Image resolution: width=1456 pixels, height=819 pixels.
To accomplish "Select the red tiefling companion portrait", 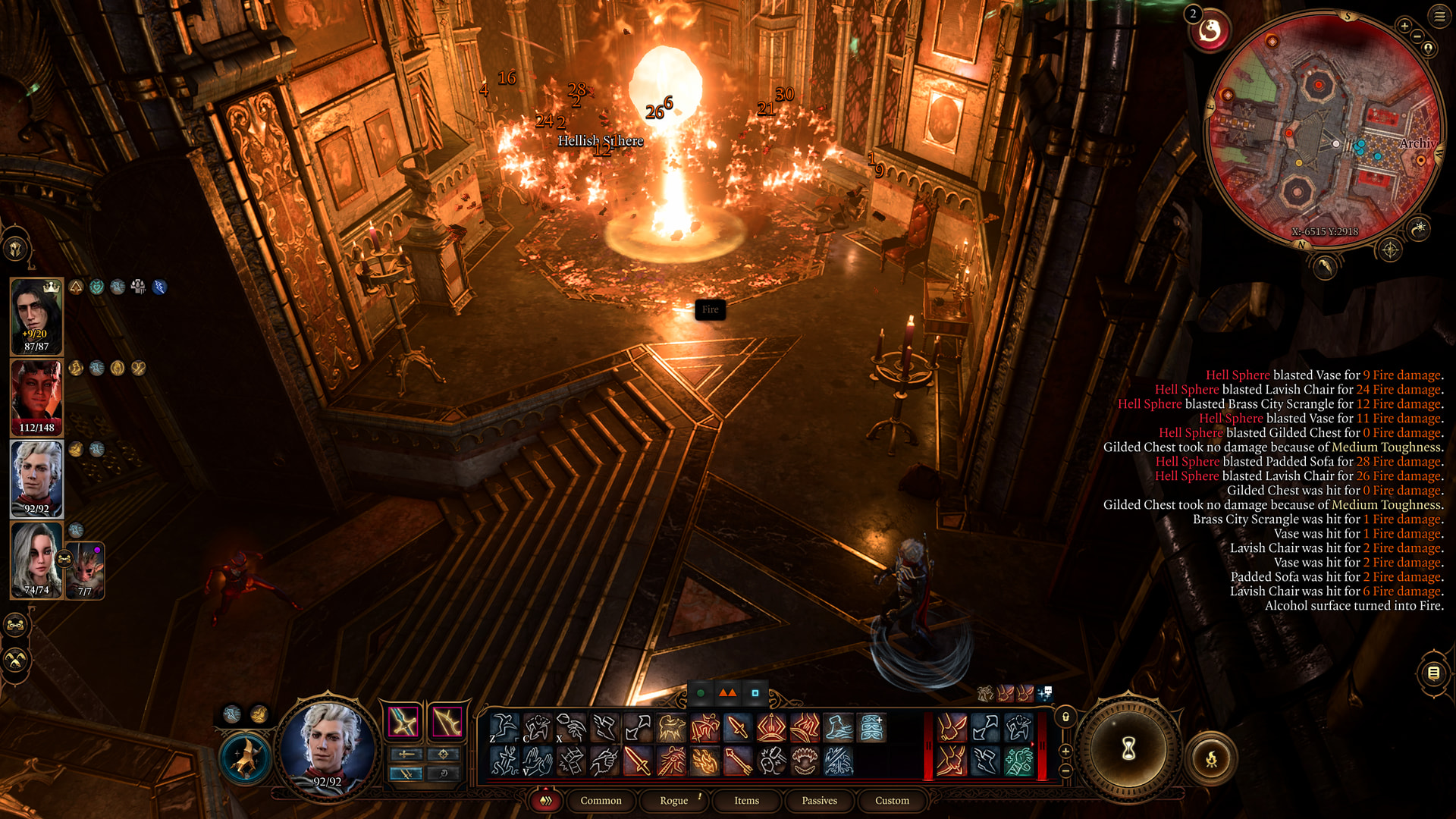I will point(36,398).
